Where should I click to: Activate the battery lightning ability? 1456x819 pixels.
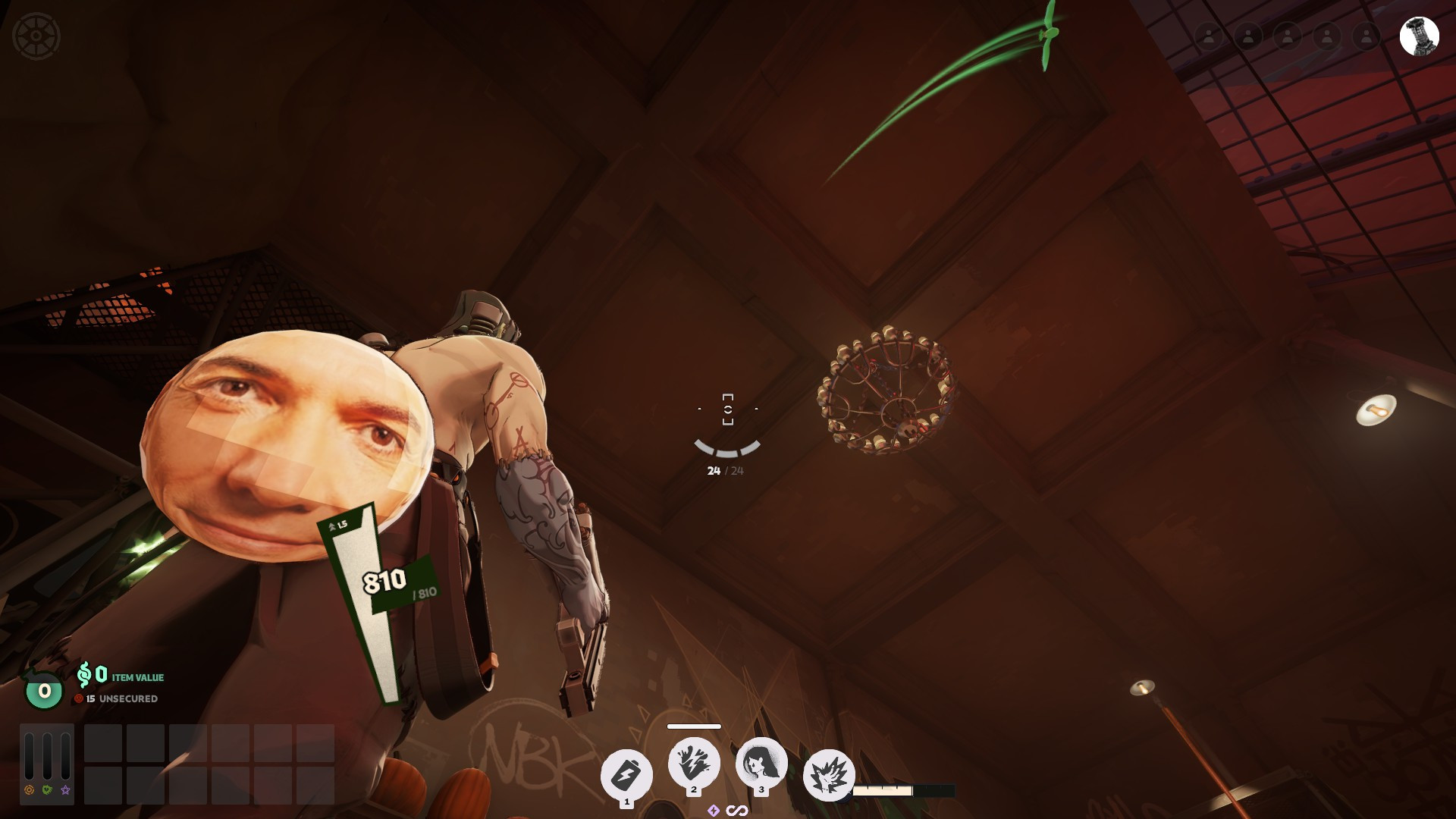[x=626, y=775]
